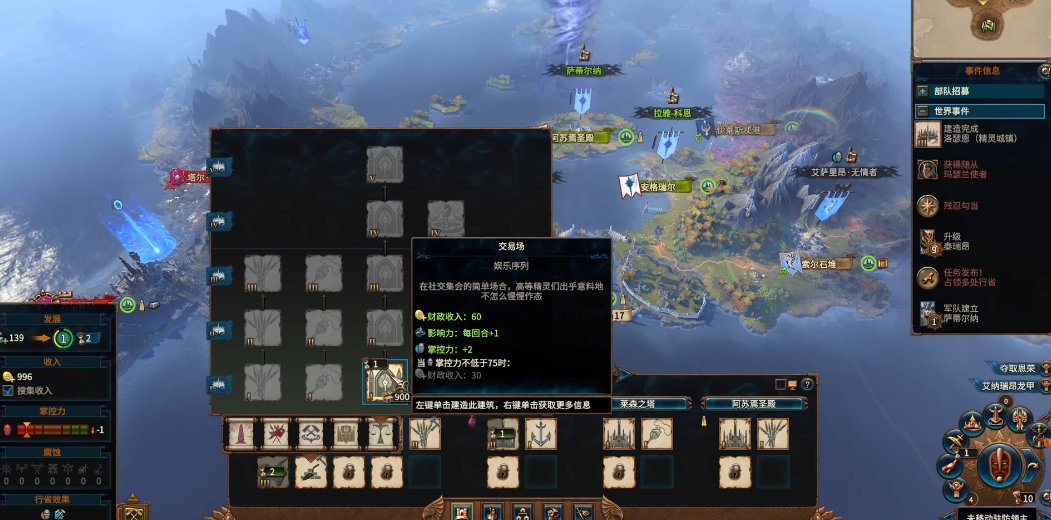
Task: Choose the crossed pickaxes building chain
Action: (311, 433)
